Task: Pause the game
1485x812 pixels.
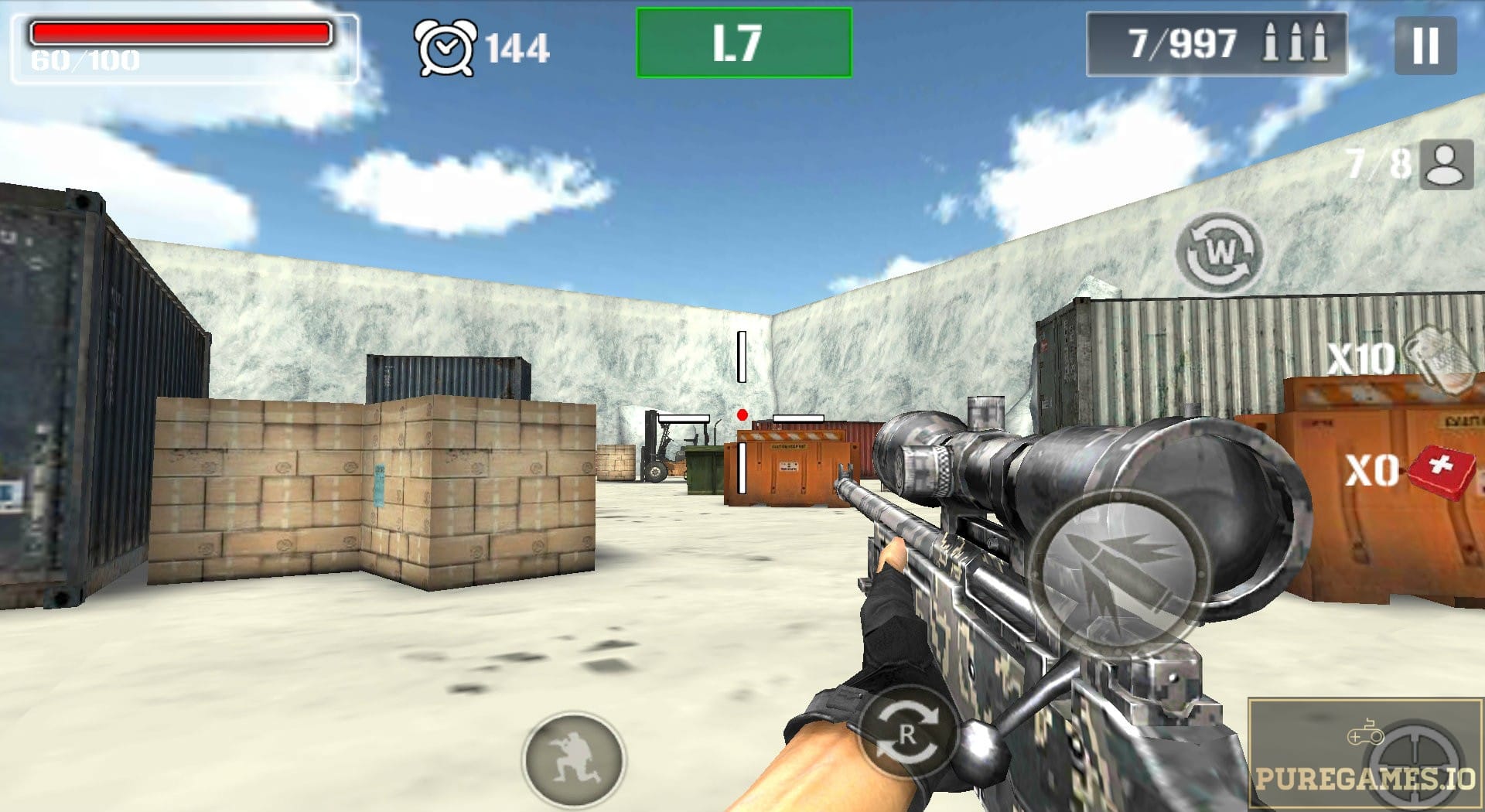Action: 1425,46
